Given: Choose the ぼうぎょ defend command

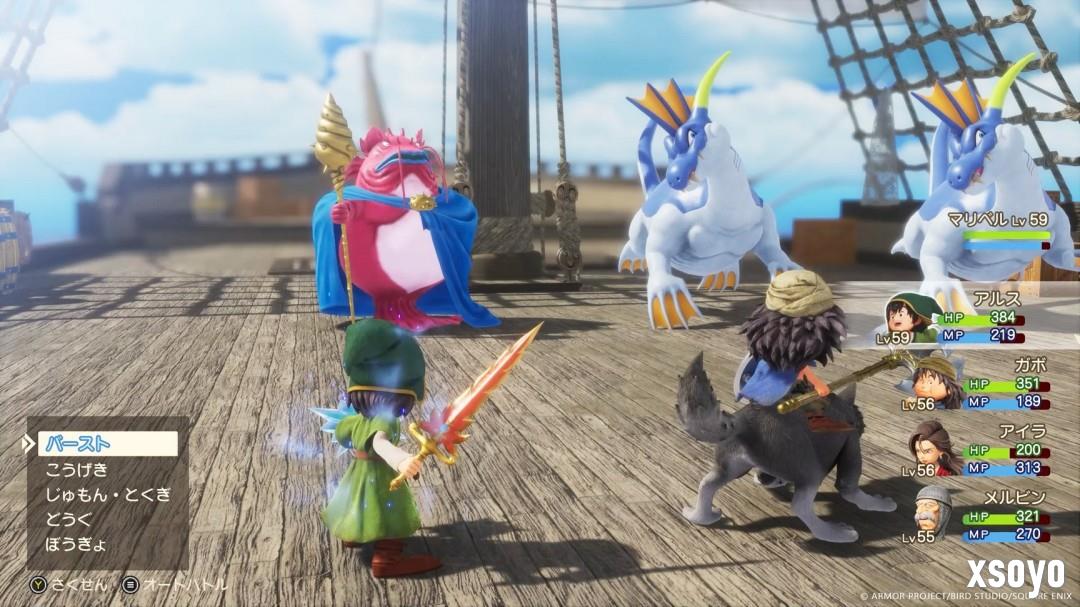Looking at the screenshot, I should [x=77, y=545].
